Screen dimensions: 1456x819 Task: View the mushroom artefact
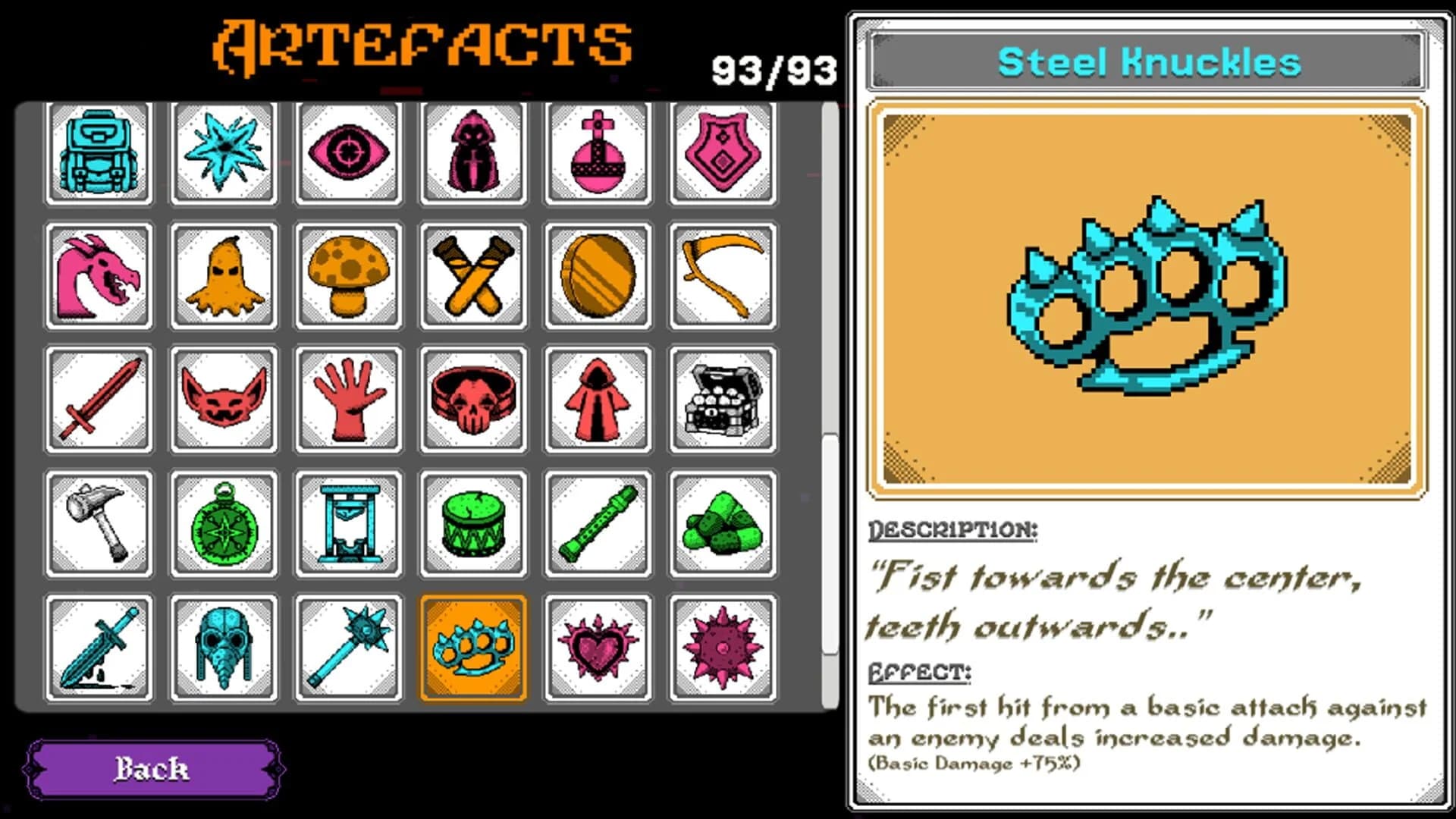[x=349, y=277]
